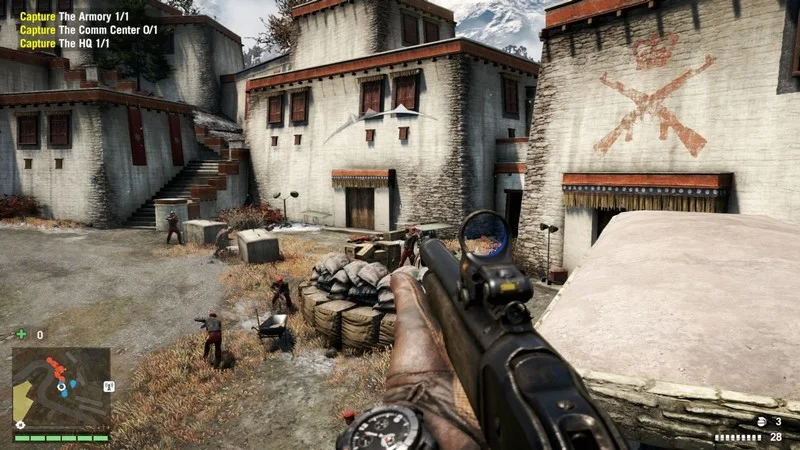The width and height of the screenshot is (800, 450).
Task: Click the radio tower marker beside minimap
Action: pos(109,386)
